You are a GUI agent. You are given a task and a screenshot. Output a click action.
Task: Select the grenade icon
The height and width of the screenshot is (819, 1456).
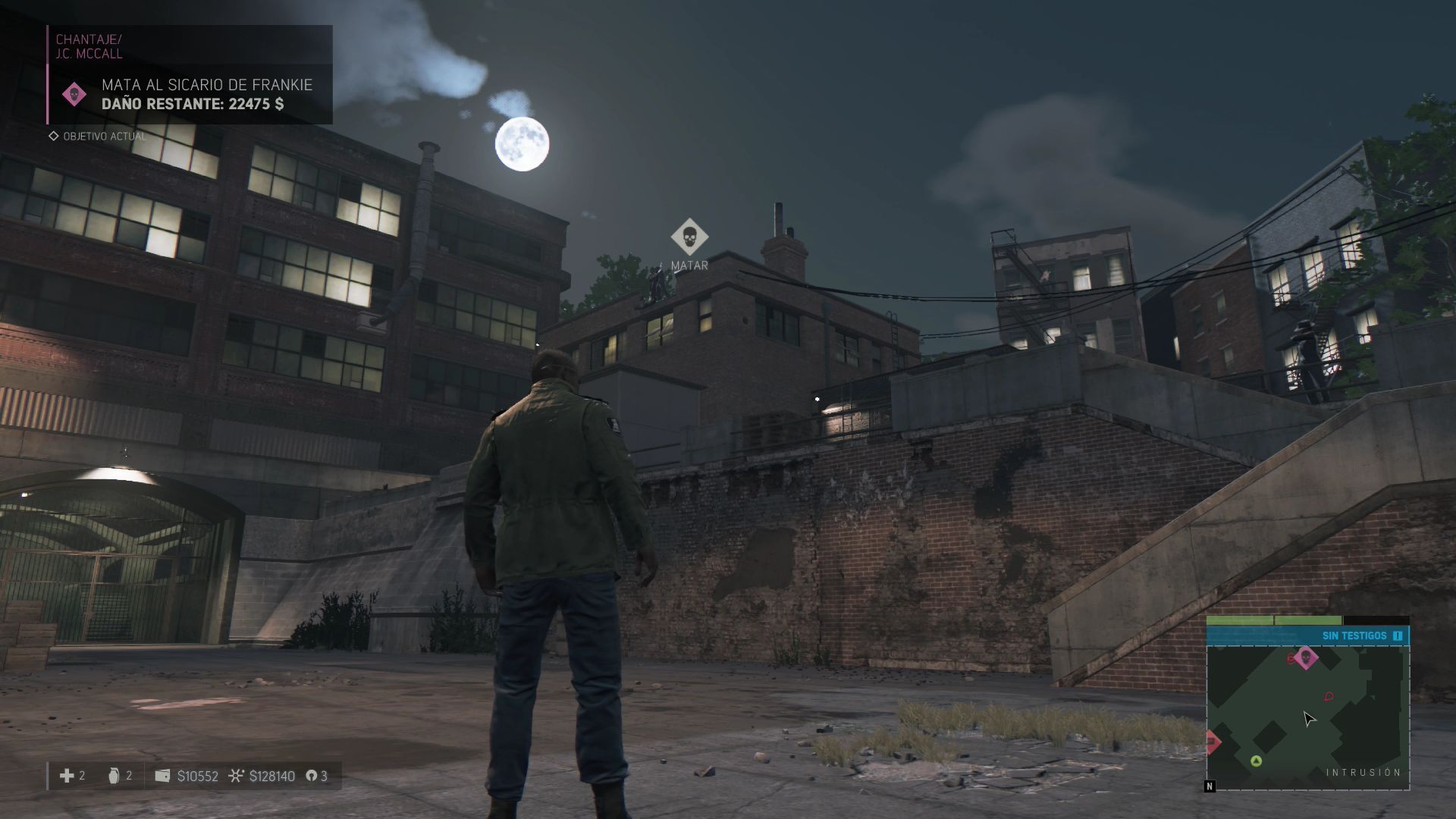(114, 775)
